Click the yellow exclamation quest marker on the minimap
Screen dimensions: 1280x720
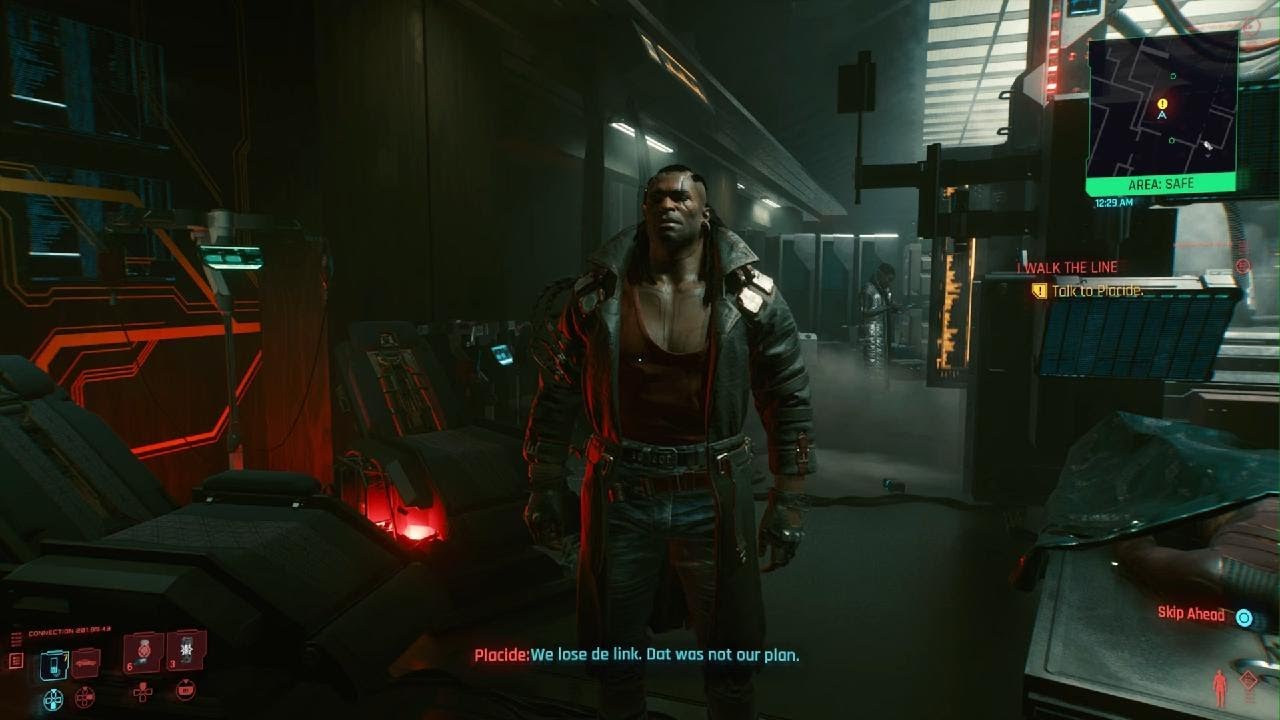click(x=1162, y=104)
